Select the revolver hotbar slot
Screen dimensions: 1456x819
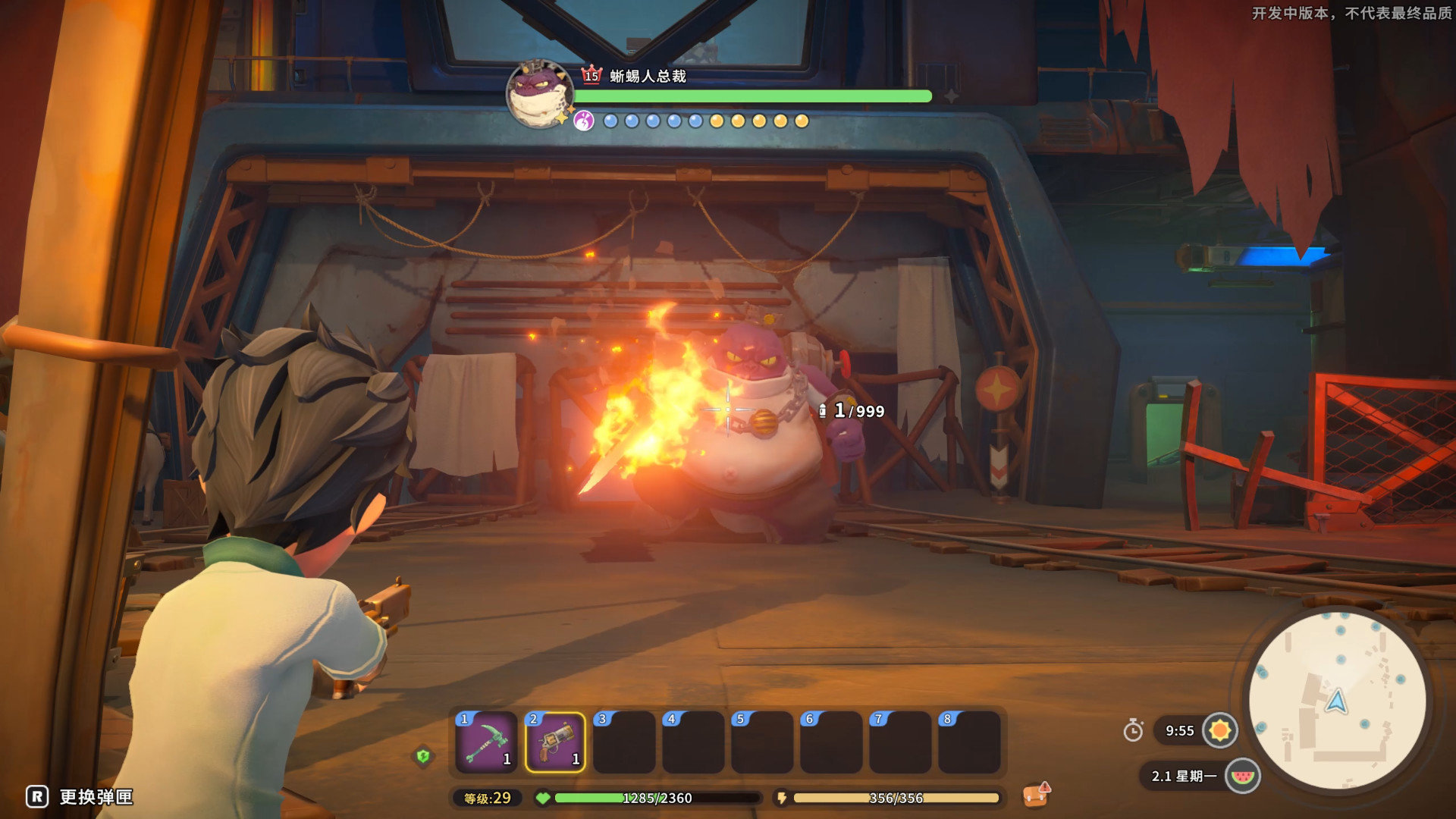pos(555,742)
